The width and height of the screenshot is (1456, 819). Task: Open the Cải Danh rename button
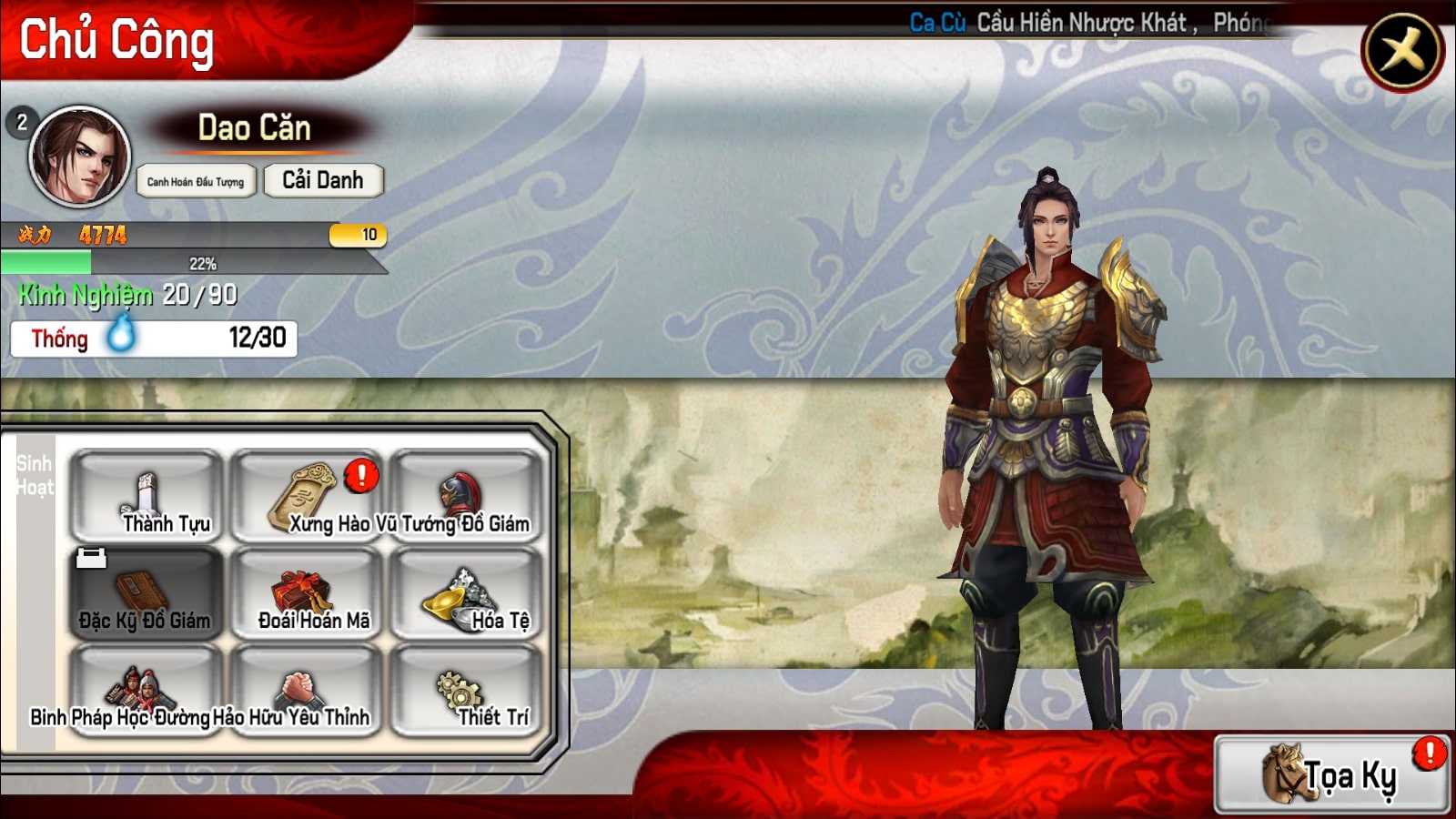tap(323, 180)
